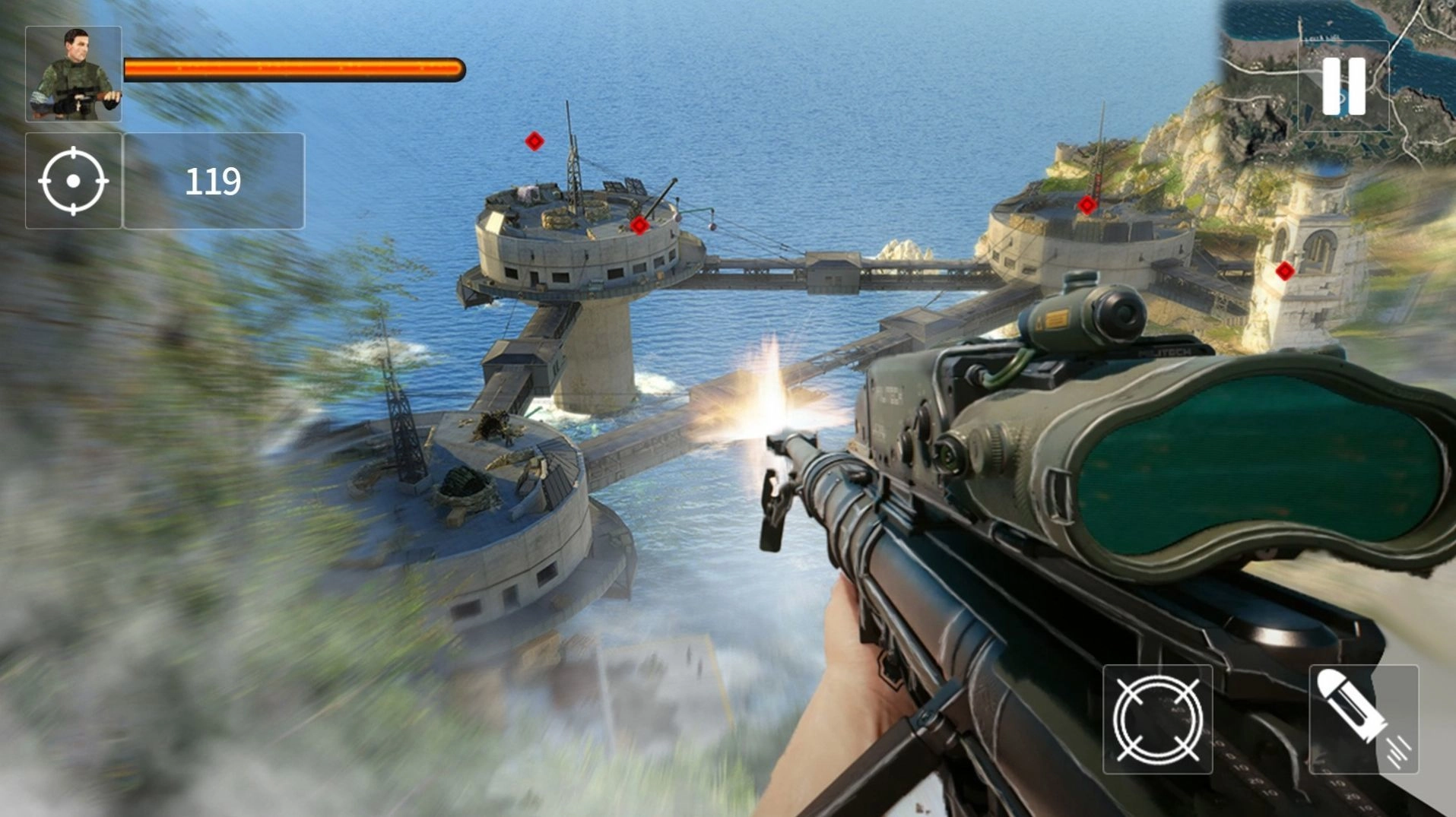Tap the scope zoom crosshair button
The height and width of the screenshot is (817, 1456).
coord(1157,719)
